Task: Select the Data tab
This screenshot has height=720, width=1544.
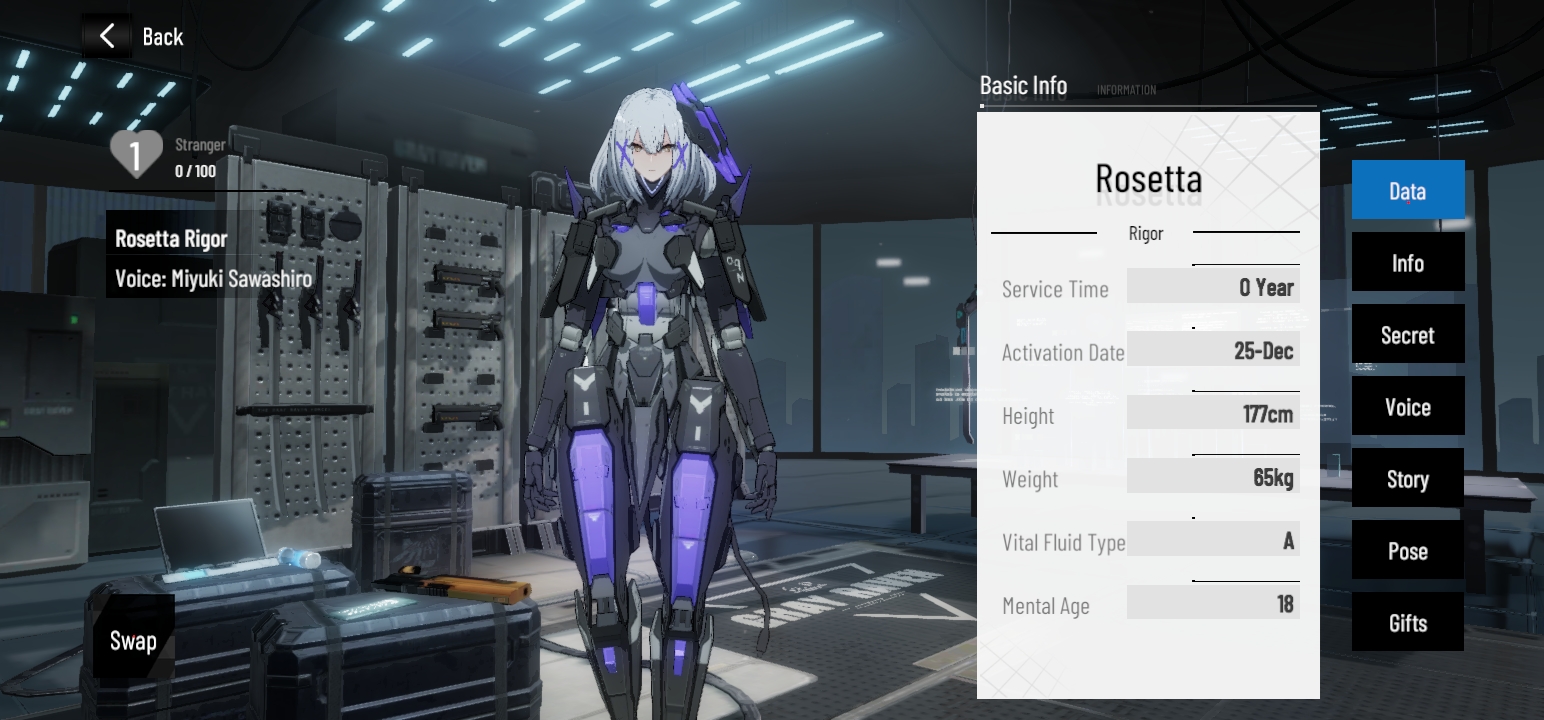Action: coord(1407,190)
